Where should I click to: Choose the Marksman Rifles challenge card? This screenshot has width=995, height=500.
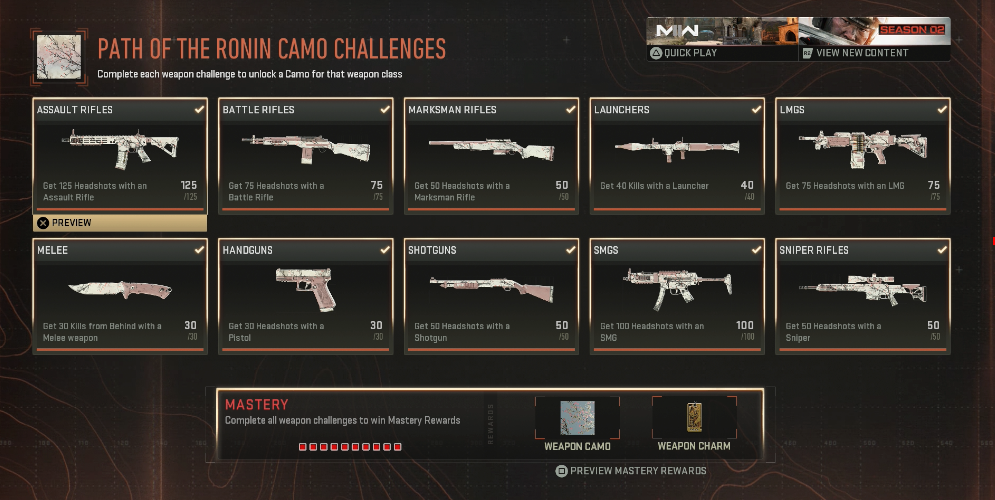(x=491, y=155)
